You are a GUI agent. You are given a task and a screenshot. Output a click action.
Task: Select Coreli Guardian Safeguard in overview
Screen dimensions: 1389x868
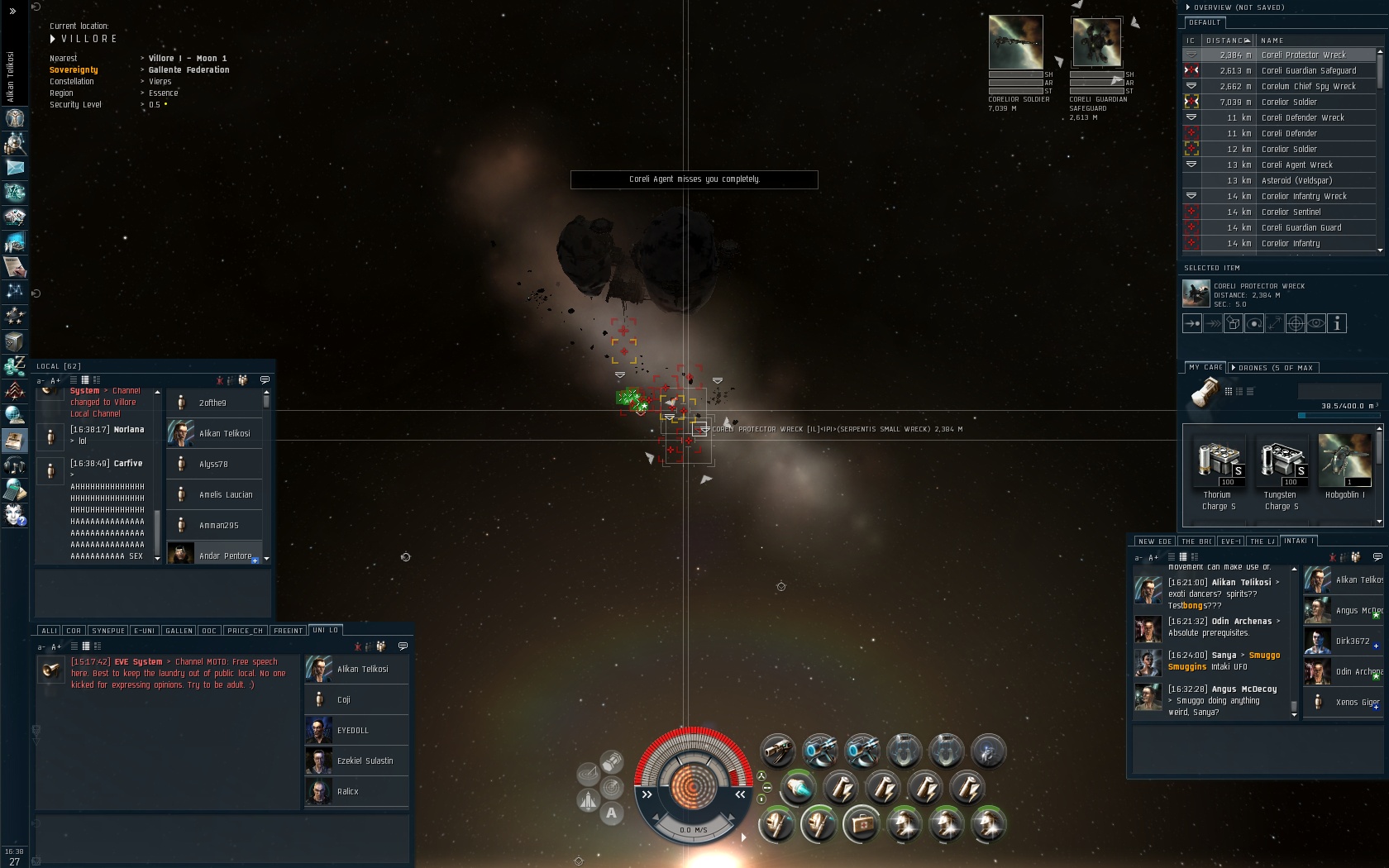coord(1308,70)
